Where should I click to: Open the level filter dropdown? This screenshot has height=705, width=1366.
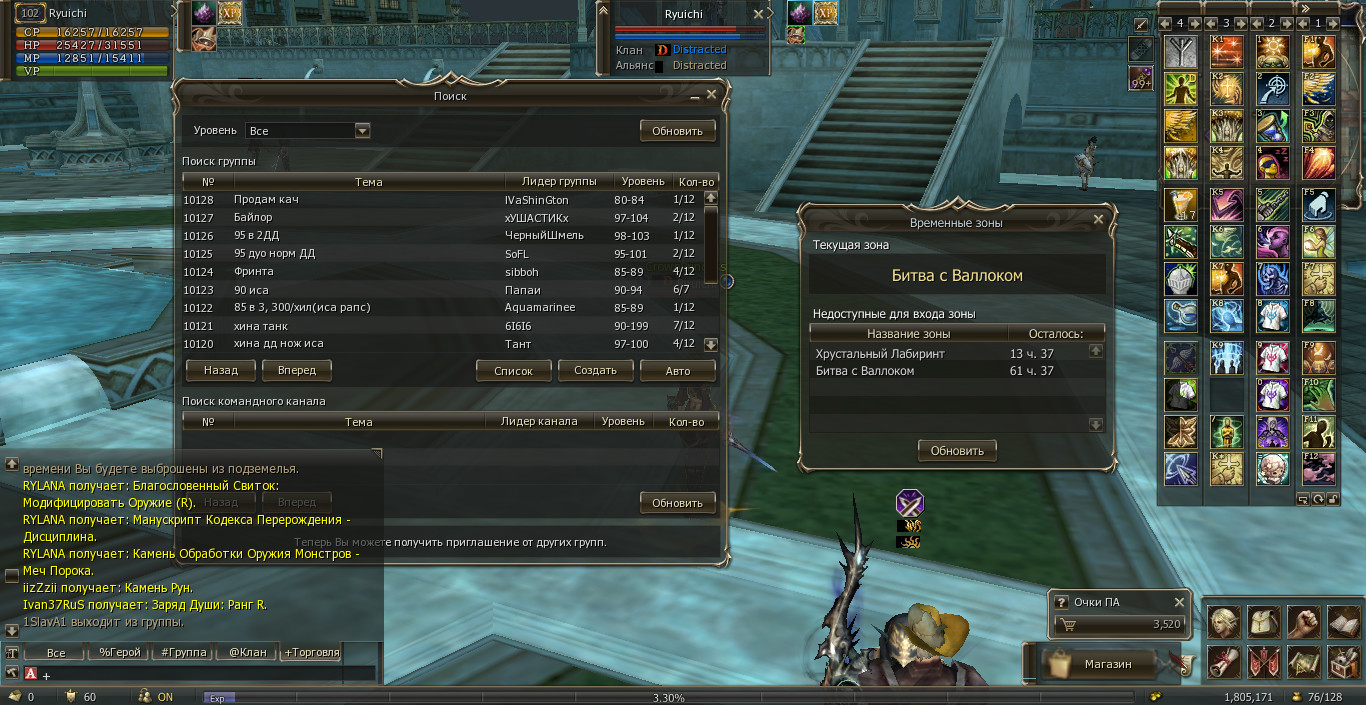click(362, 131)
